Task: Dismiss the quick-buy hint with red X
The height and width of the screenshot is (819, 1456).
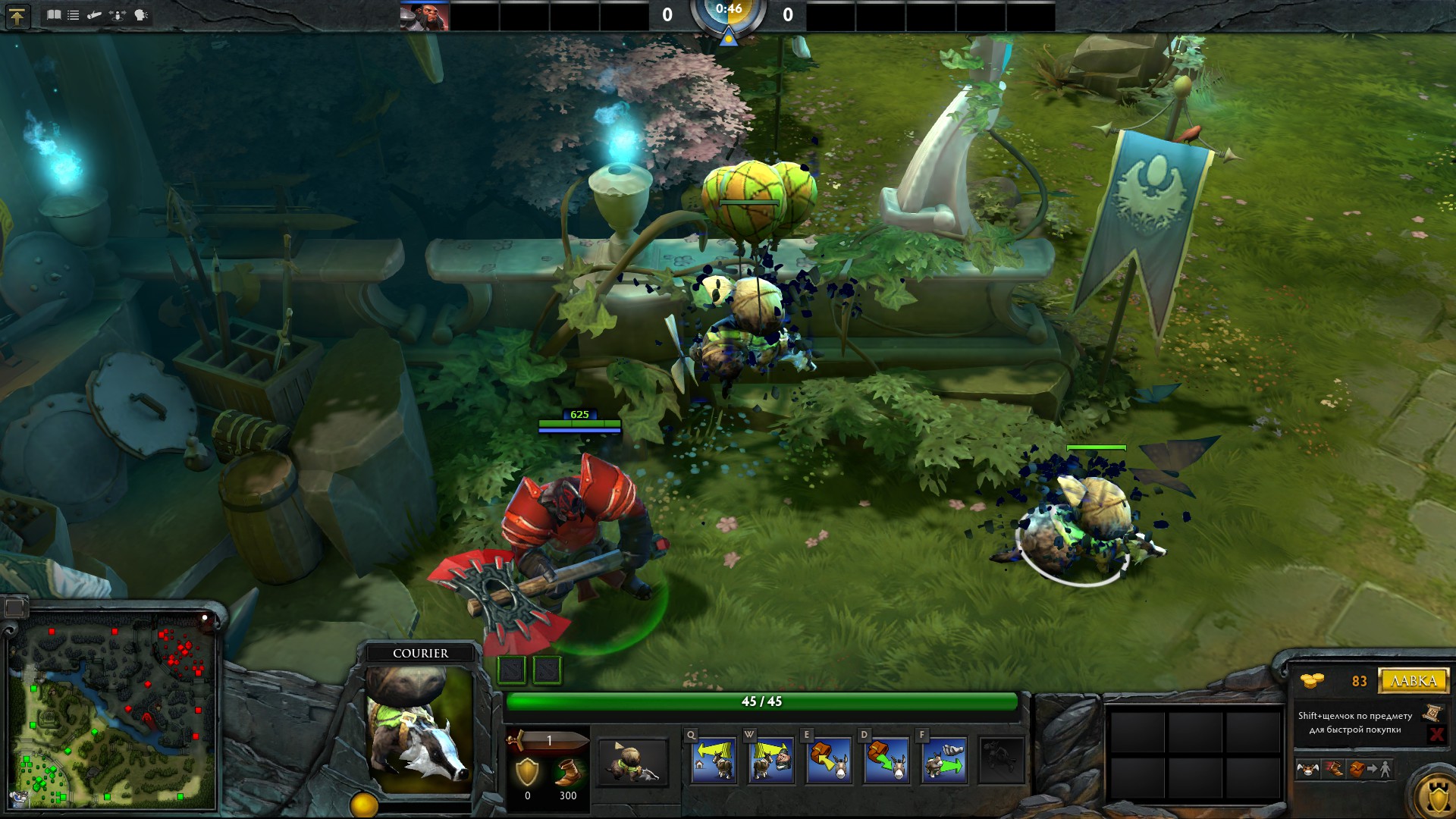Action: click(x=1436, y=733)
